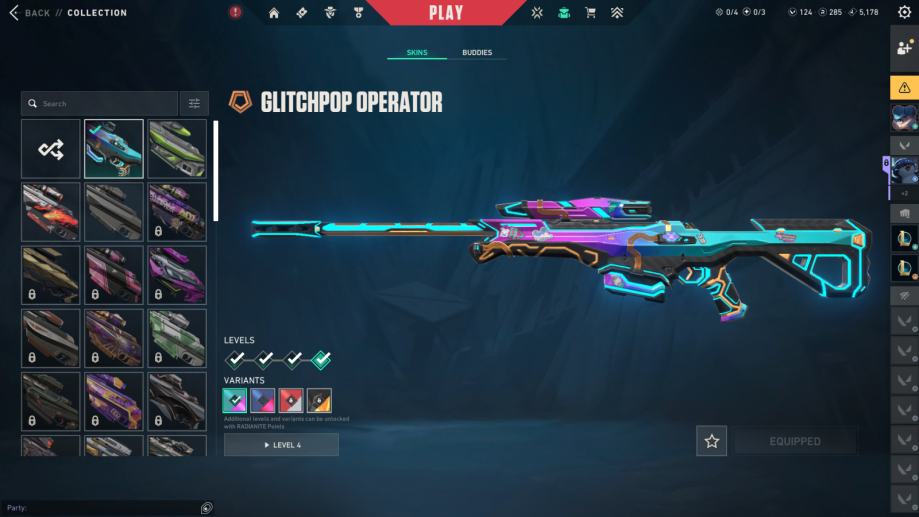Mark the skin as favorite with star
This screenshot has height=517, width=919.
click(712, 441)
